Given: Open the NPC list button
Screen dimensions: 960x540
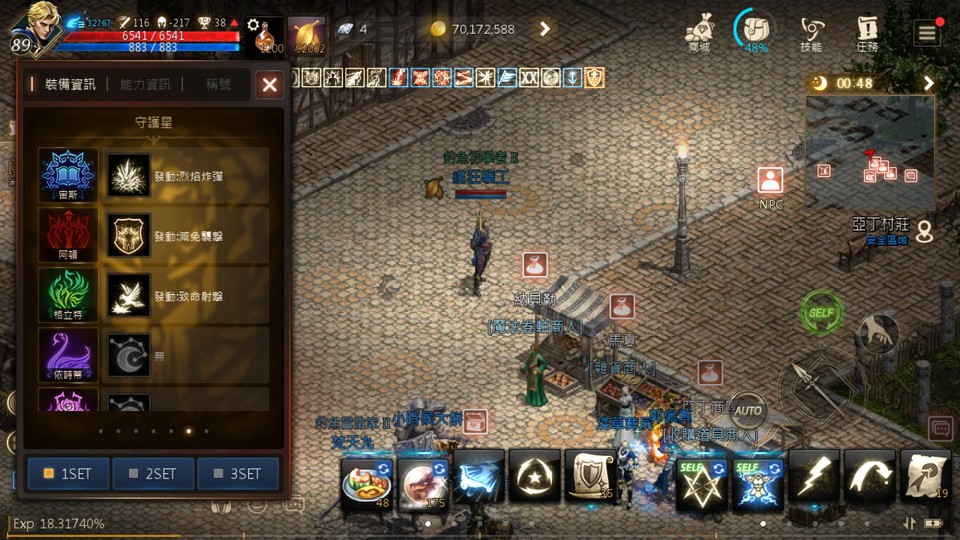Looking at the screenshot, I should [x=769, y=185].
